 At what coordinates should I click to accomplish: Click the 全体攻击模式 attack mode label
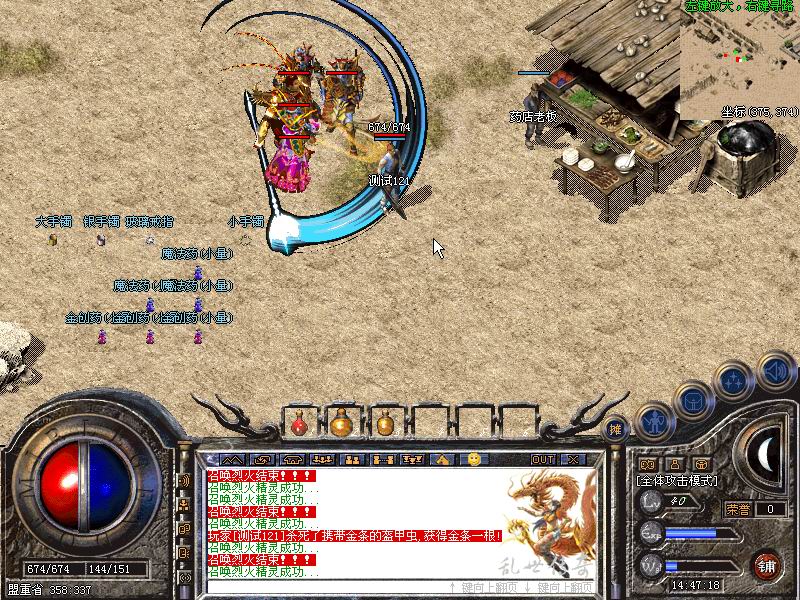click(x=677, y=481)
